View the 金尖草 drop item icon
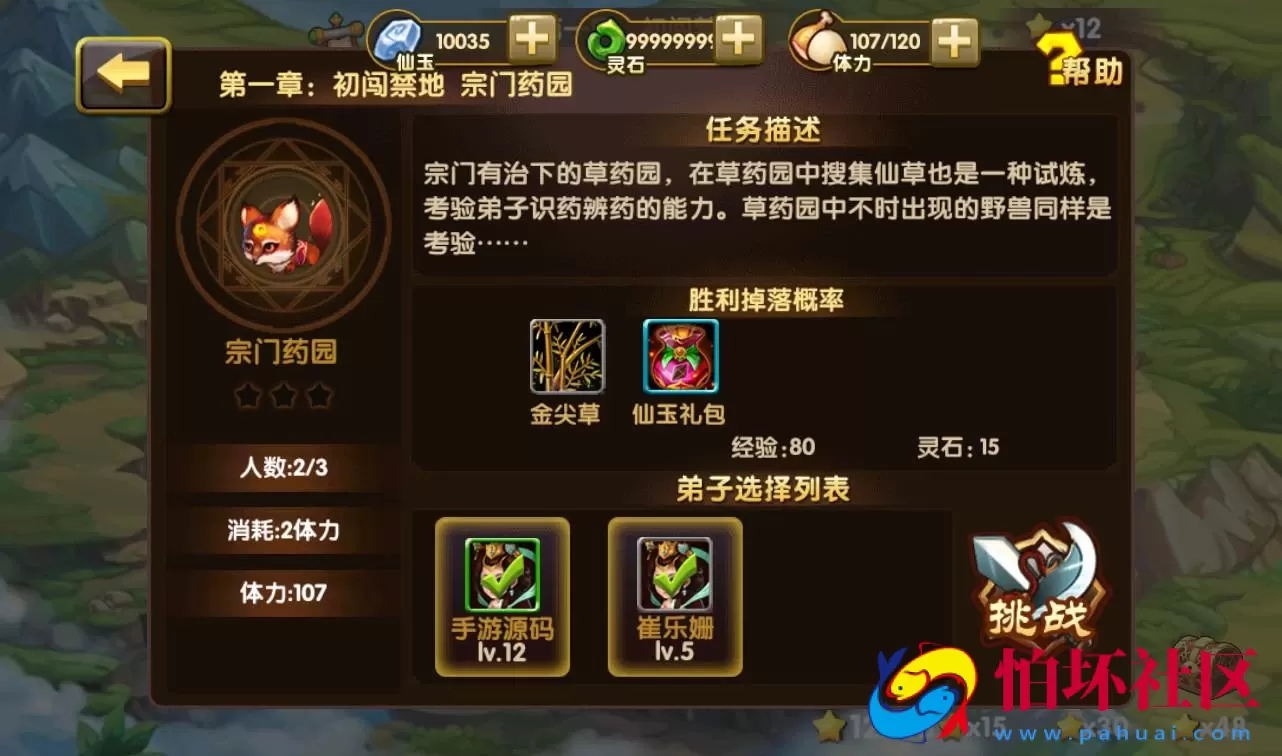This screenshot has width=1282, height=756. pos(565,357)
